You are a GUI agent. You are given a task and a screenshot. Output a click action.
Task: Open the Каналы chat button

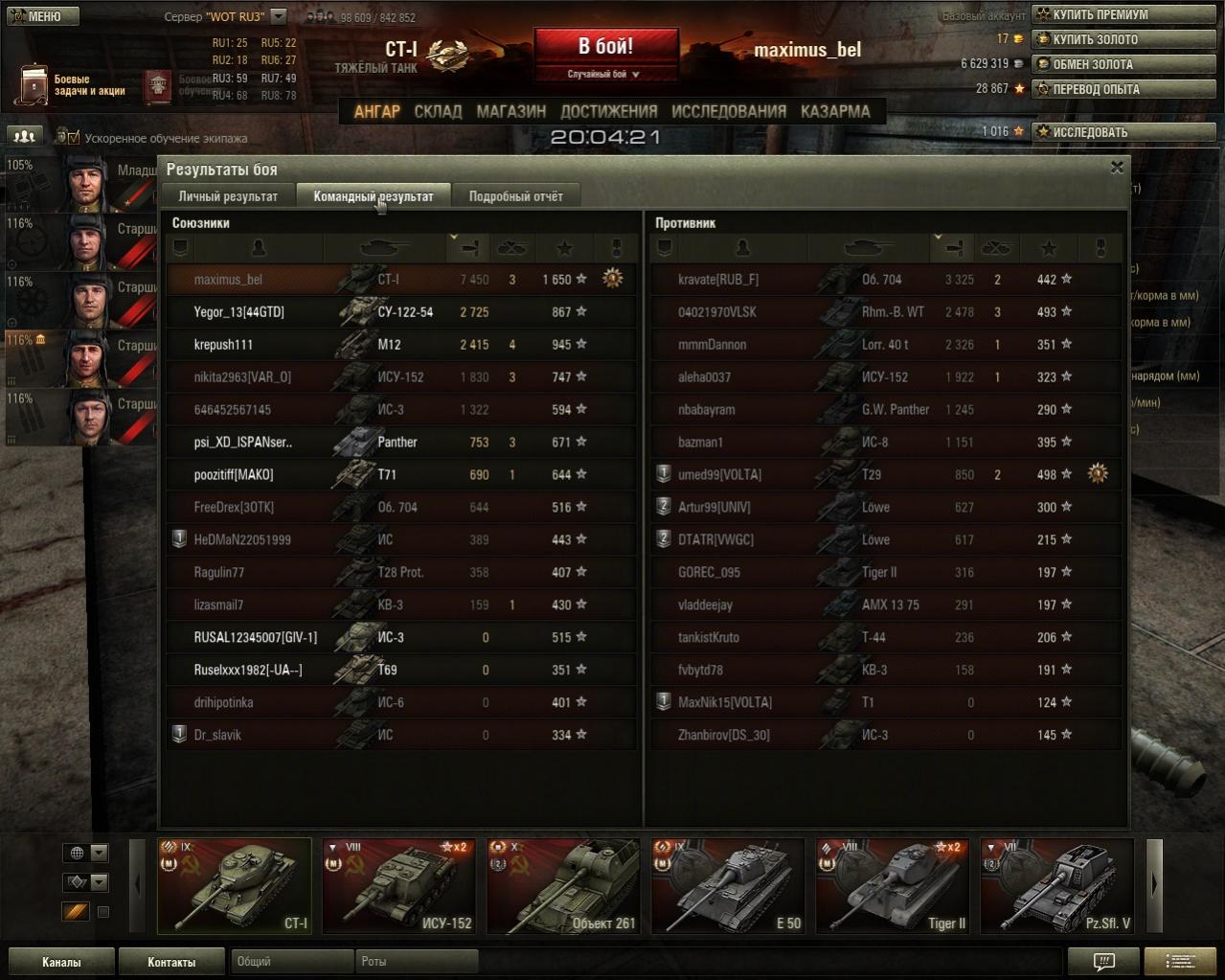tap(61, 962)
